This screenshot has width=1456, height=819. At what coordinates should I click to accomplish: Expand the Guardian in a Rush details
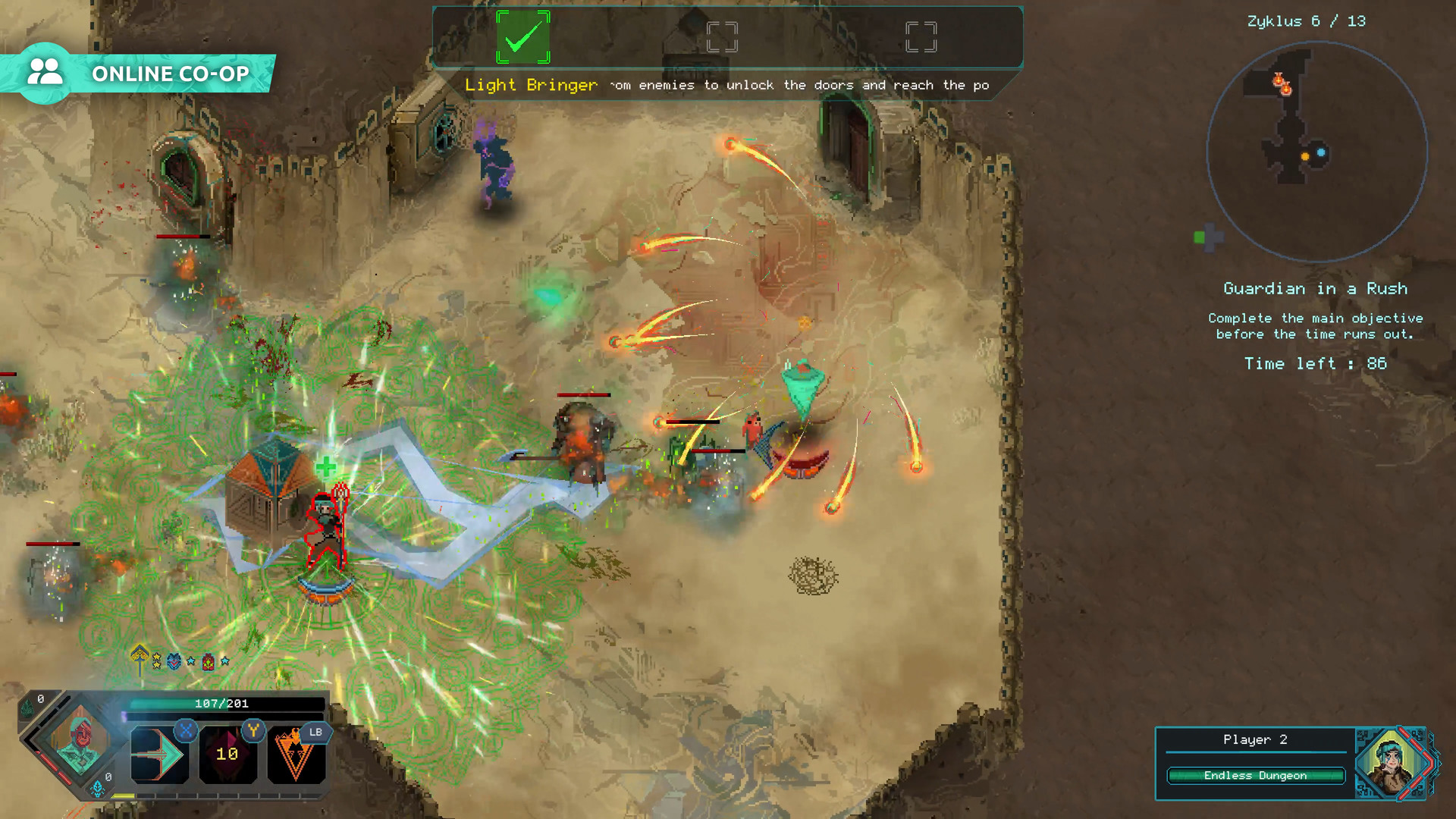point(1316,288)
